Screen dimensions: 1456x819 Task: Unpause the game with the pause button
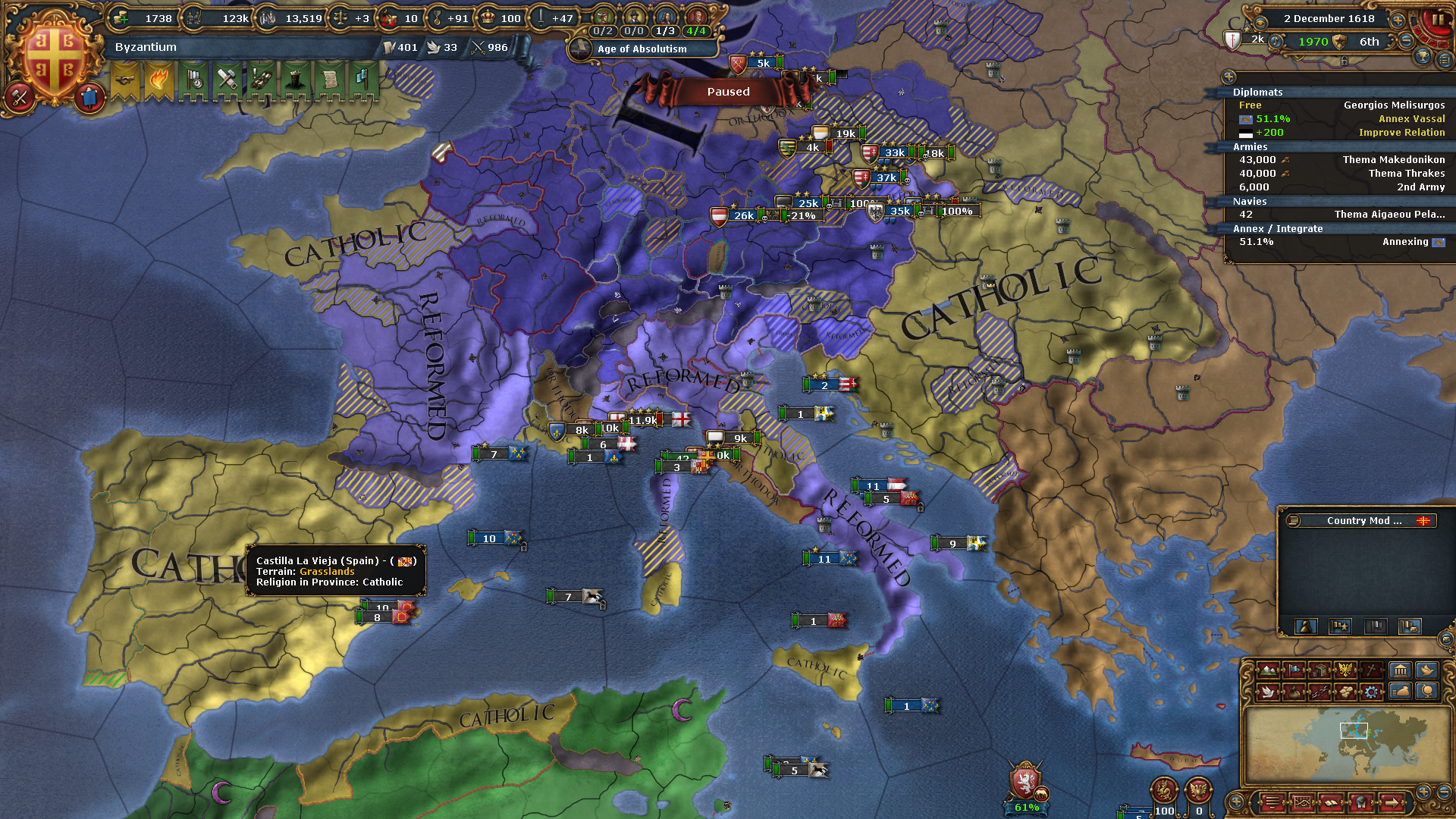(1438, 19)
